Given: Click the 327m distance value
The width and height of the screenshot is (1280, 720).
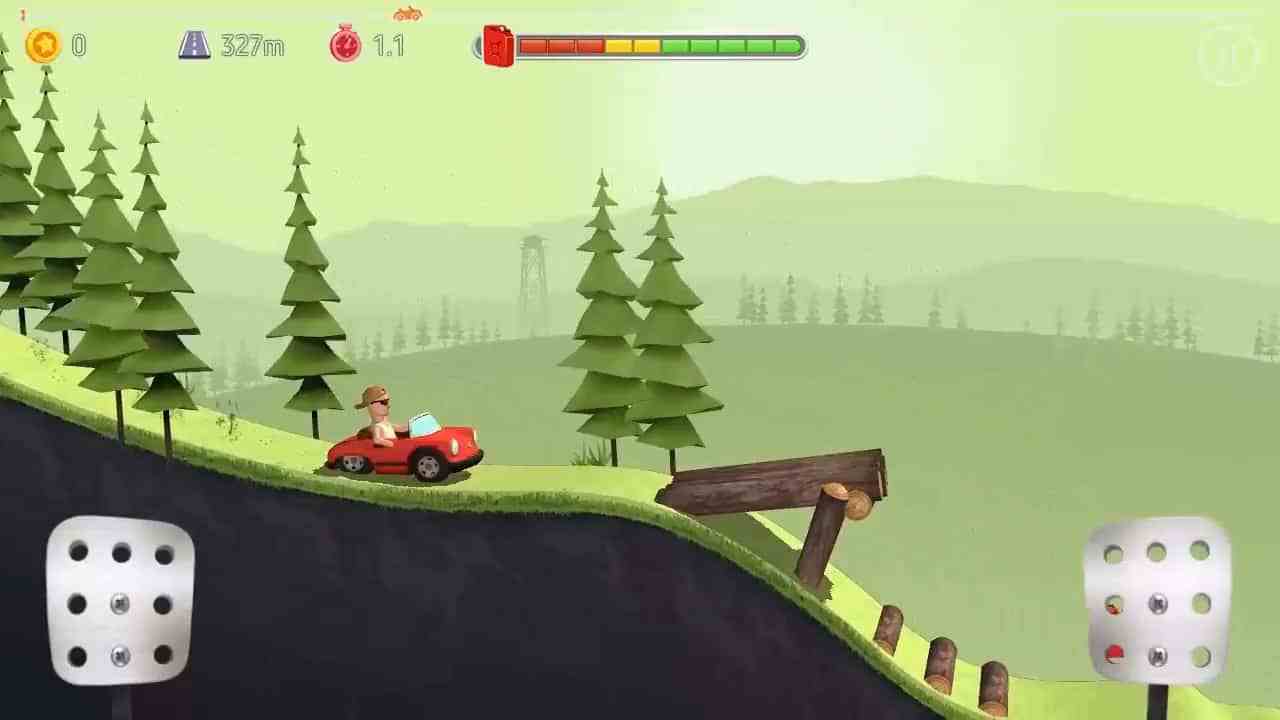Looking at the screenshot, I should pyautogui.click(x=253, y=46).
